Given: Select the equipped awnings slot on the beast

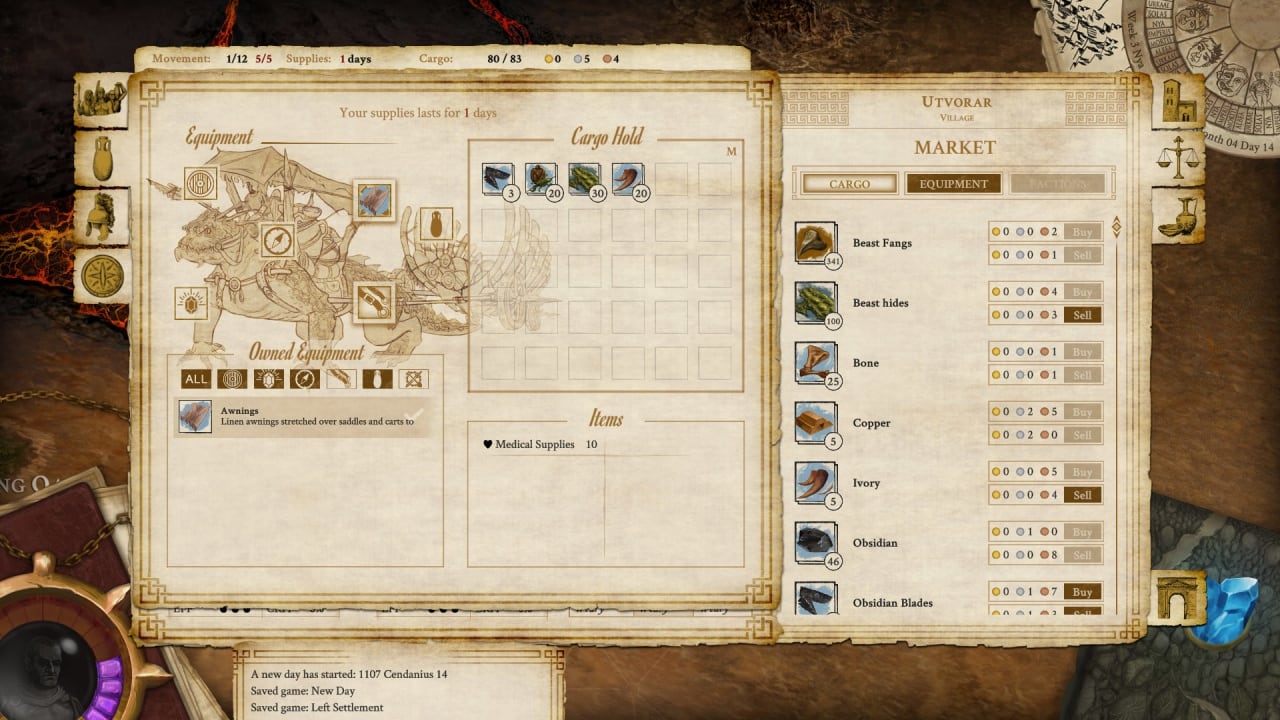Looking at the screenshot, I should (374, 200).
